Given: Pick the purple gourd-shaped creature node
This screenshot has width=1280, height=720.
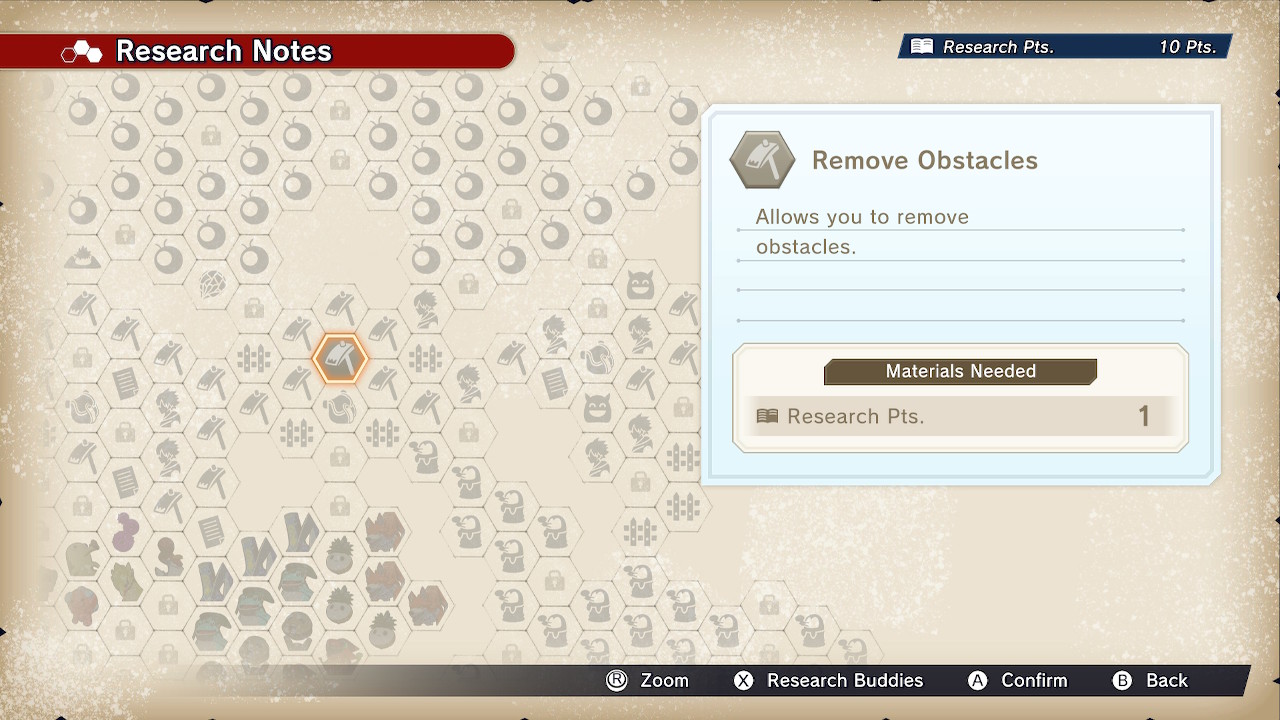Looking at the screenshot, I should (x=125, y=531).
